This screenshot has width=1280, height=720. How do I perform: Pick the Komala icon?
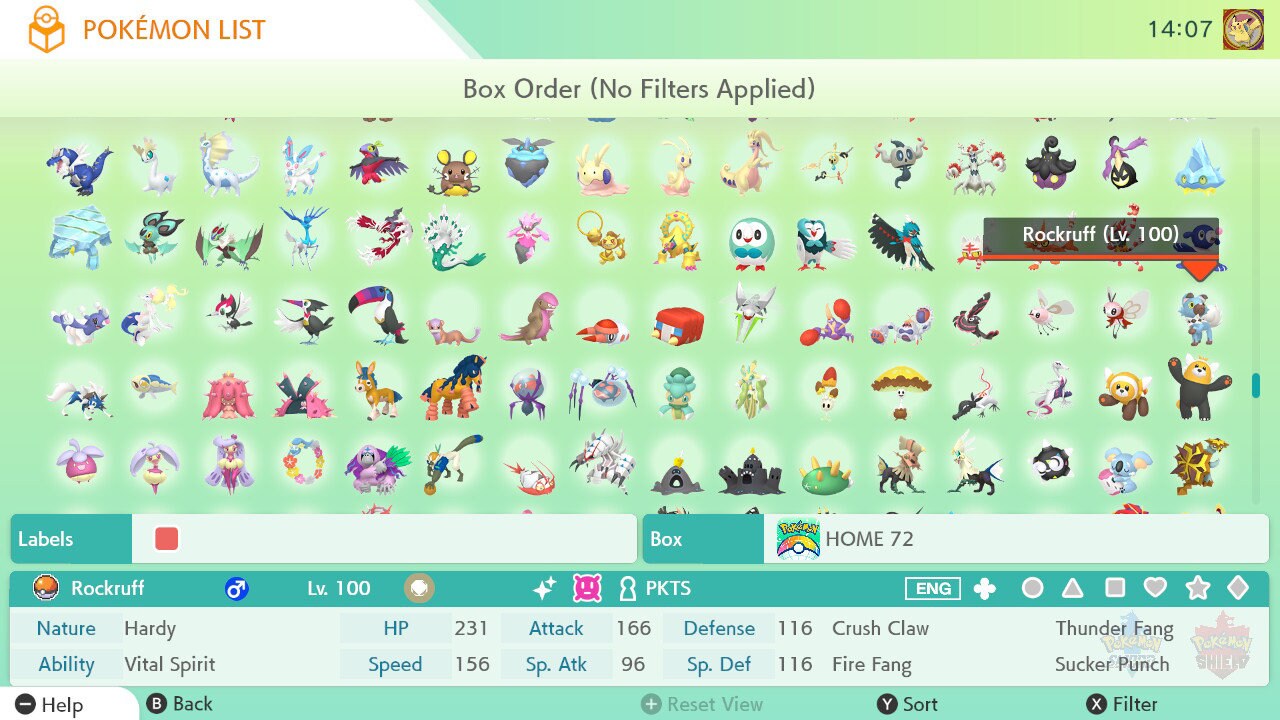(x=1122, y=466)
